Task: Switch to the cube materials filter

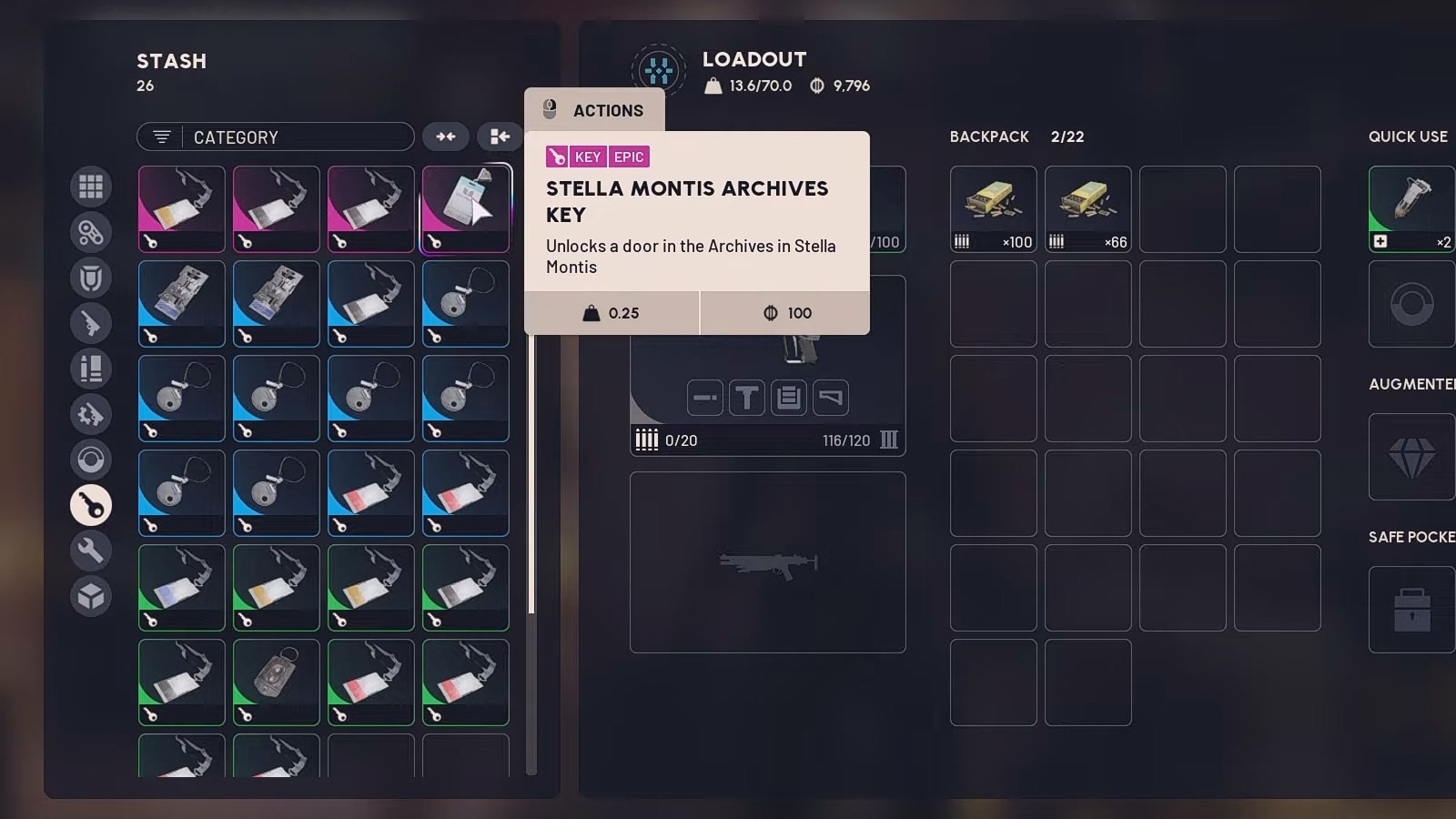Action: pos(91,596)
